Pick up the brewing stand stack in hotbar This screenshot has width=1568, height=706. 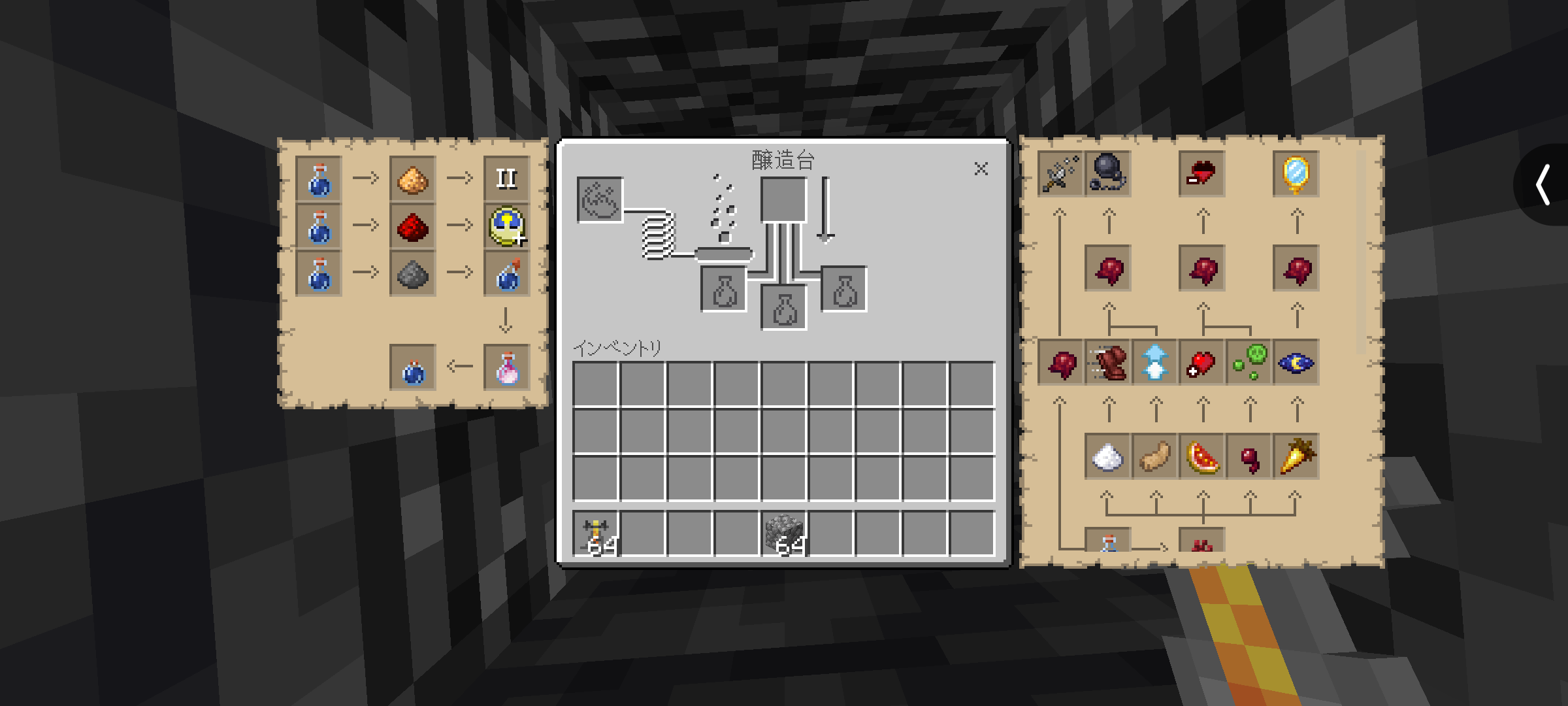click(x=596, y=534)
